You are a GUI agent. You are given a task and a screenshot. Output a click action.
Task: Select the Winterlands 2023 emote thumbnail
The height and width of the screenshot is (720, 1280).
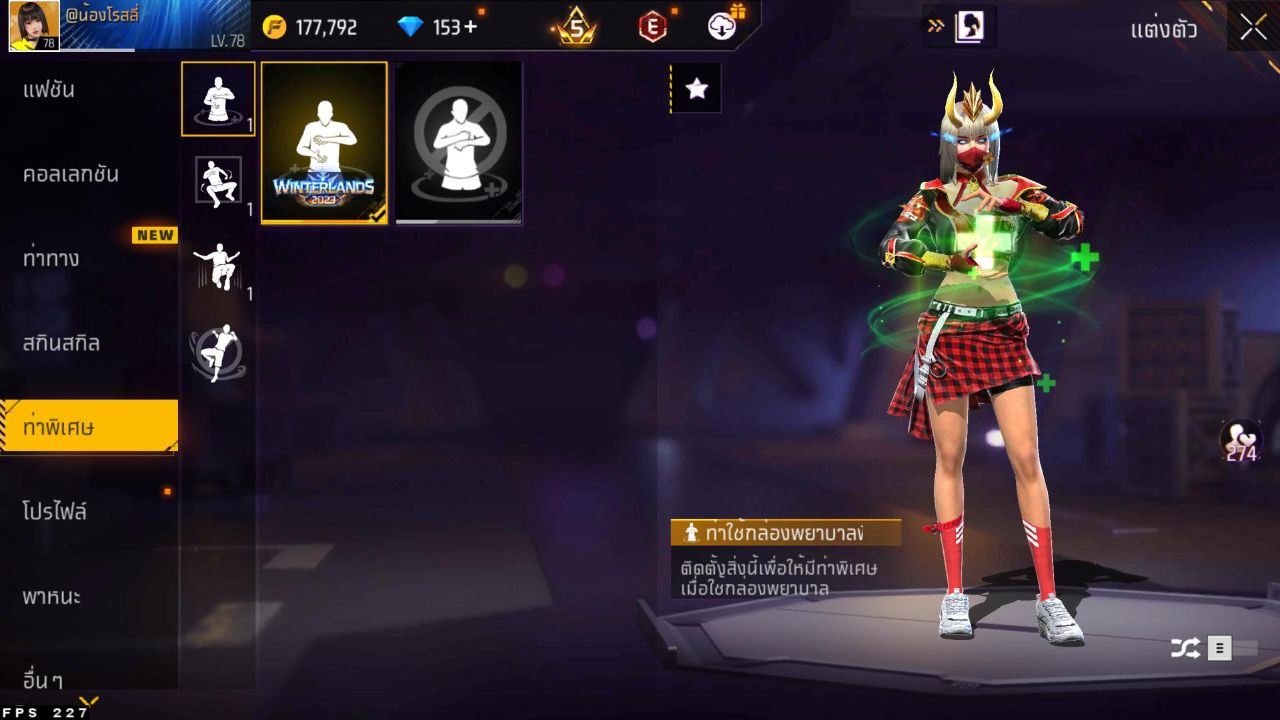(322, 141)
